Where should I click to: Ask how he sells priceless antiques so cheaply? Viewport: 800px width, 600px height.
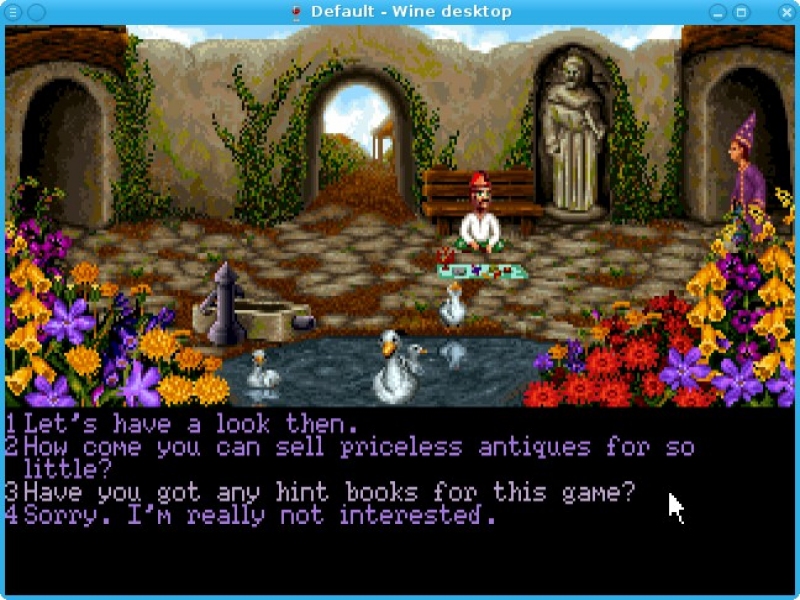[358, 447]
